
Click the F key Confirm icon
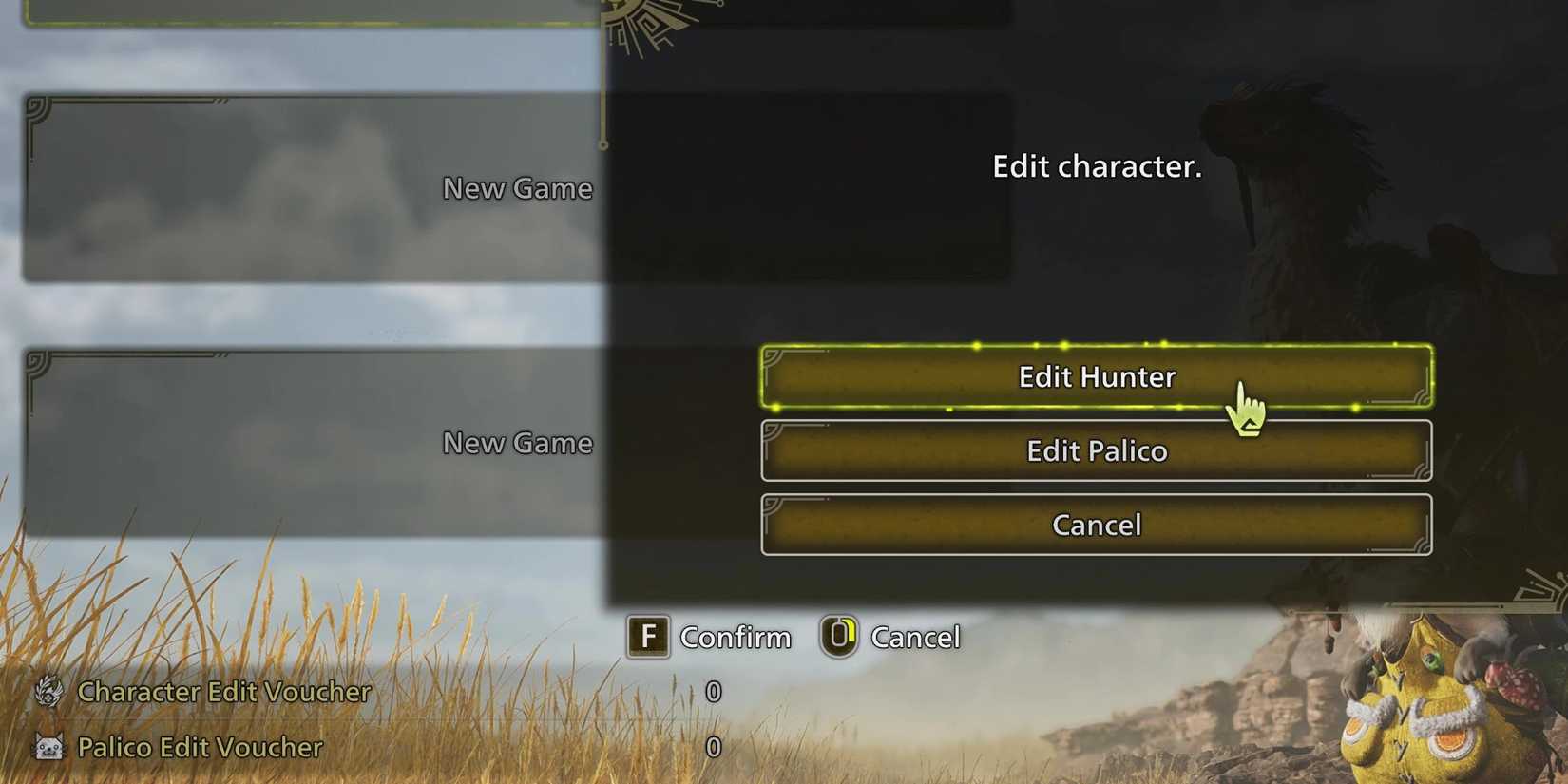(647, 637)
